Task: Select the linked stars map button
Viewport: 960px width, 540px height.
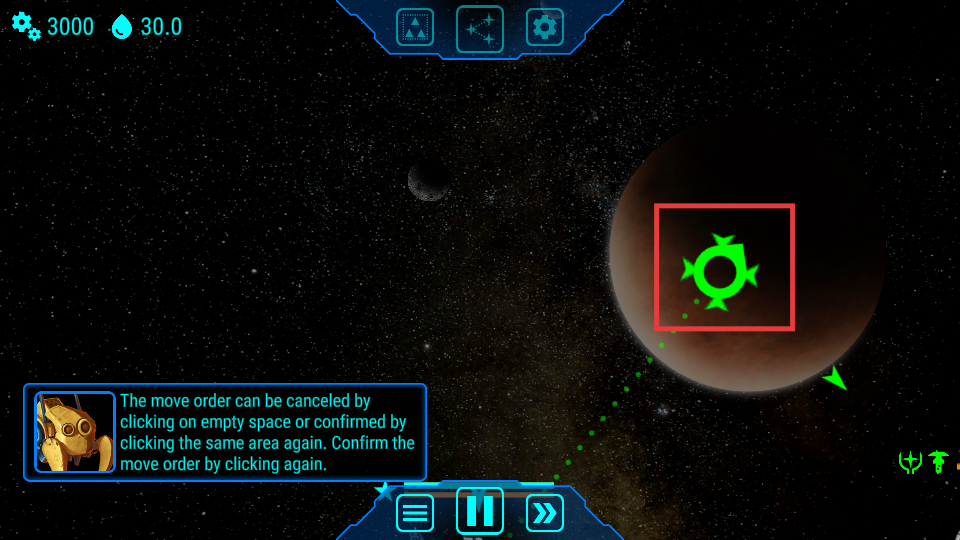Action: tap(480, 28)
